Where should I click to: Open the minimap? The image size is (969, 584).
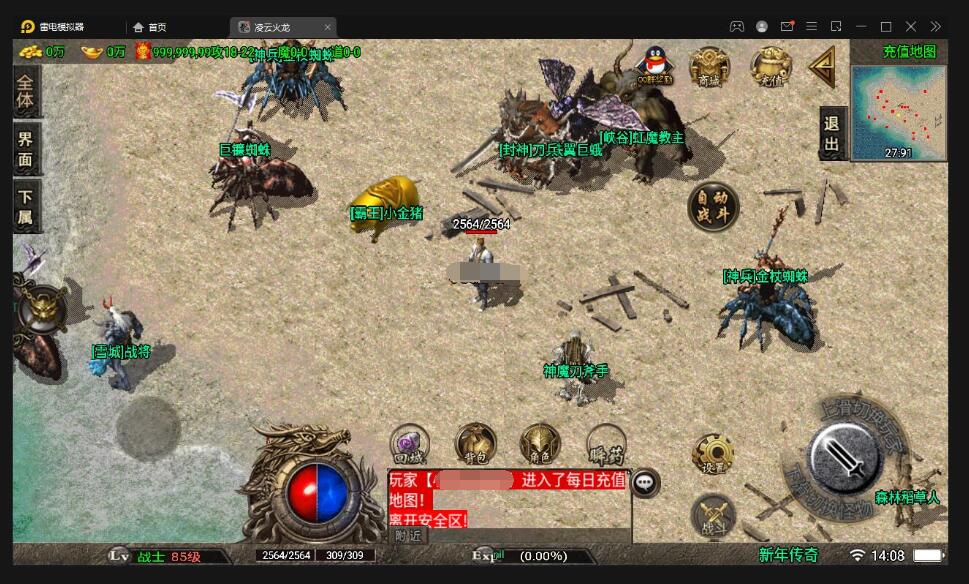point(898,111)
